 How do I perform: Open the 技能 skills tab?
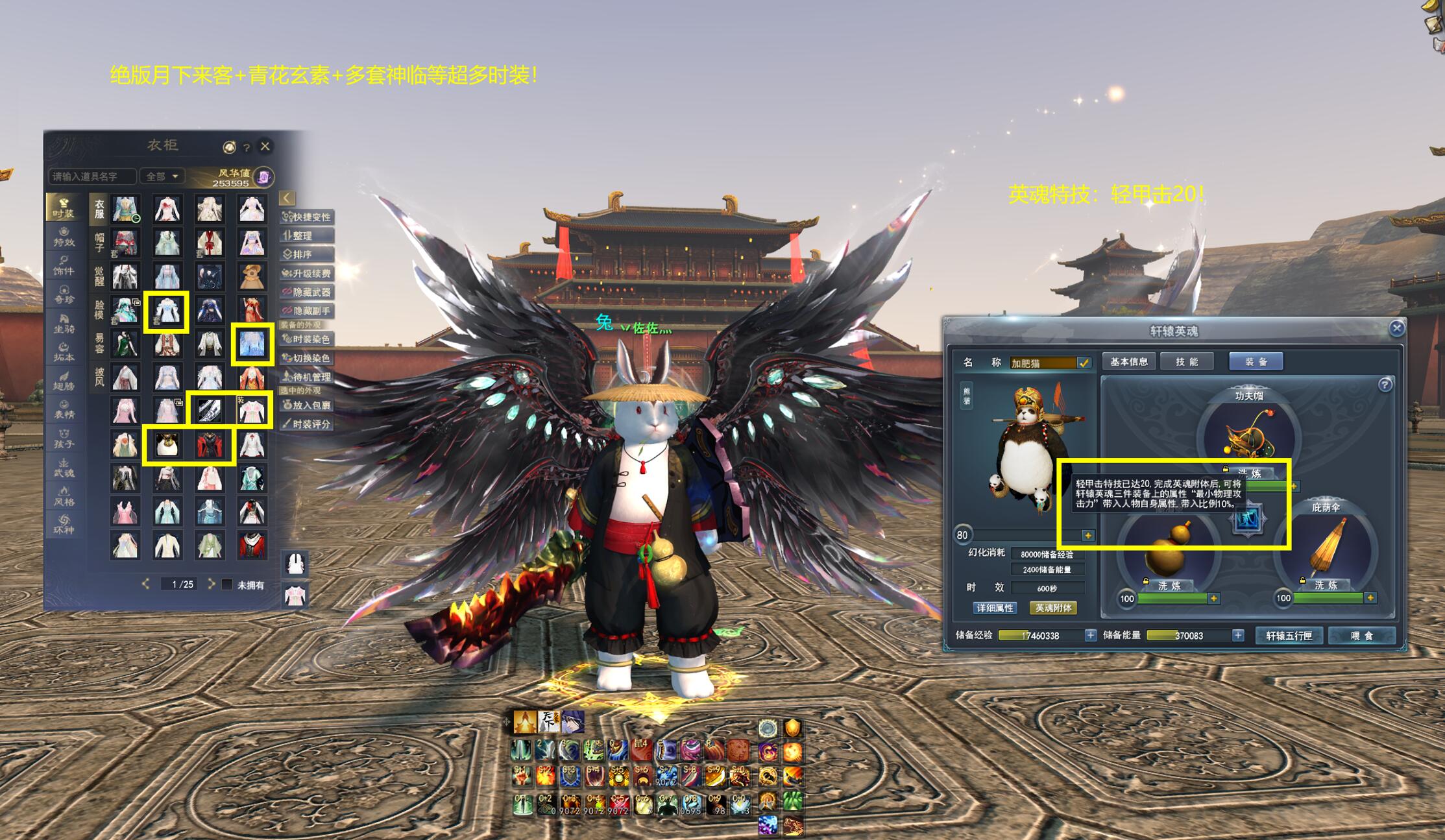(1187, 362)
